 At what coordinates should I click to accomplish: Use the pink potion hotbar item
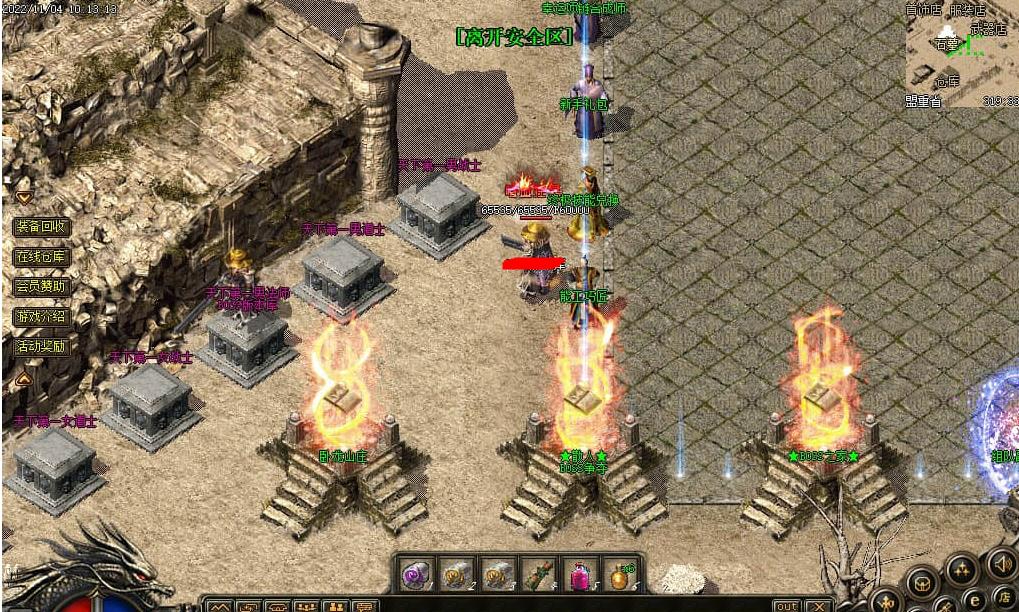pyautogui.click(x=579, y=576)
